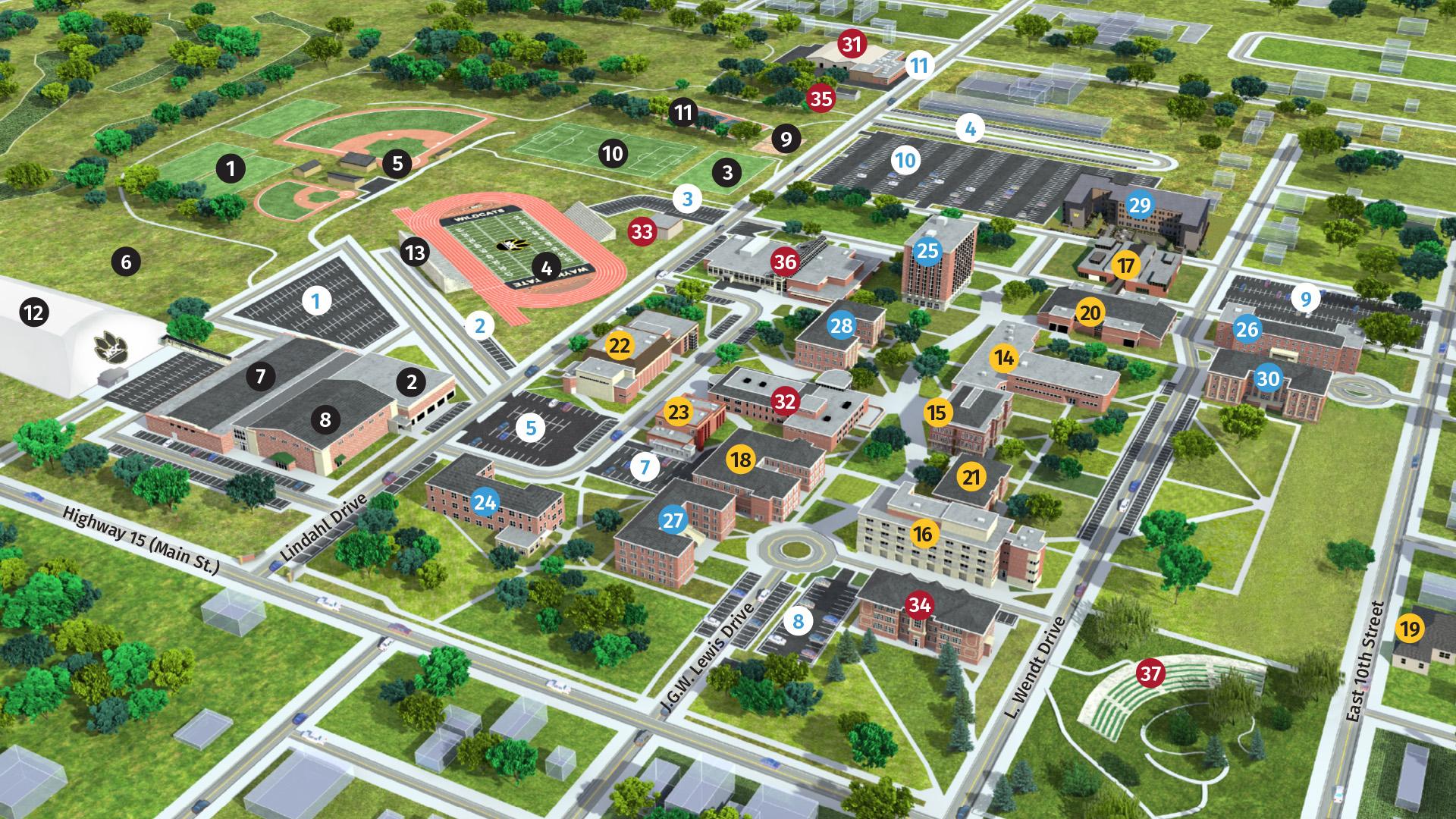Image resolution: width=1456 pixels, height=819 pixels.
Task: Choose yellow marker 22
Action: pos(620,346)
